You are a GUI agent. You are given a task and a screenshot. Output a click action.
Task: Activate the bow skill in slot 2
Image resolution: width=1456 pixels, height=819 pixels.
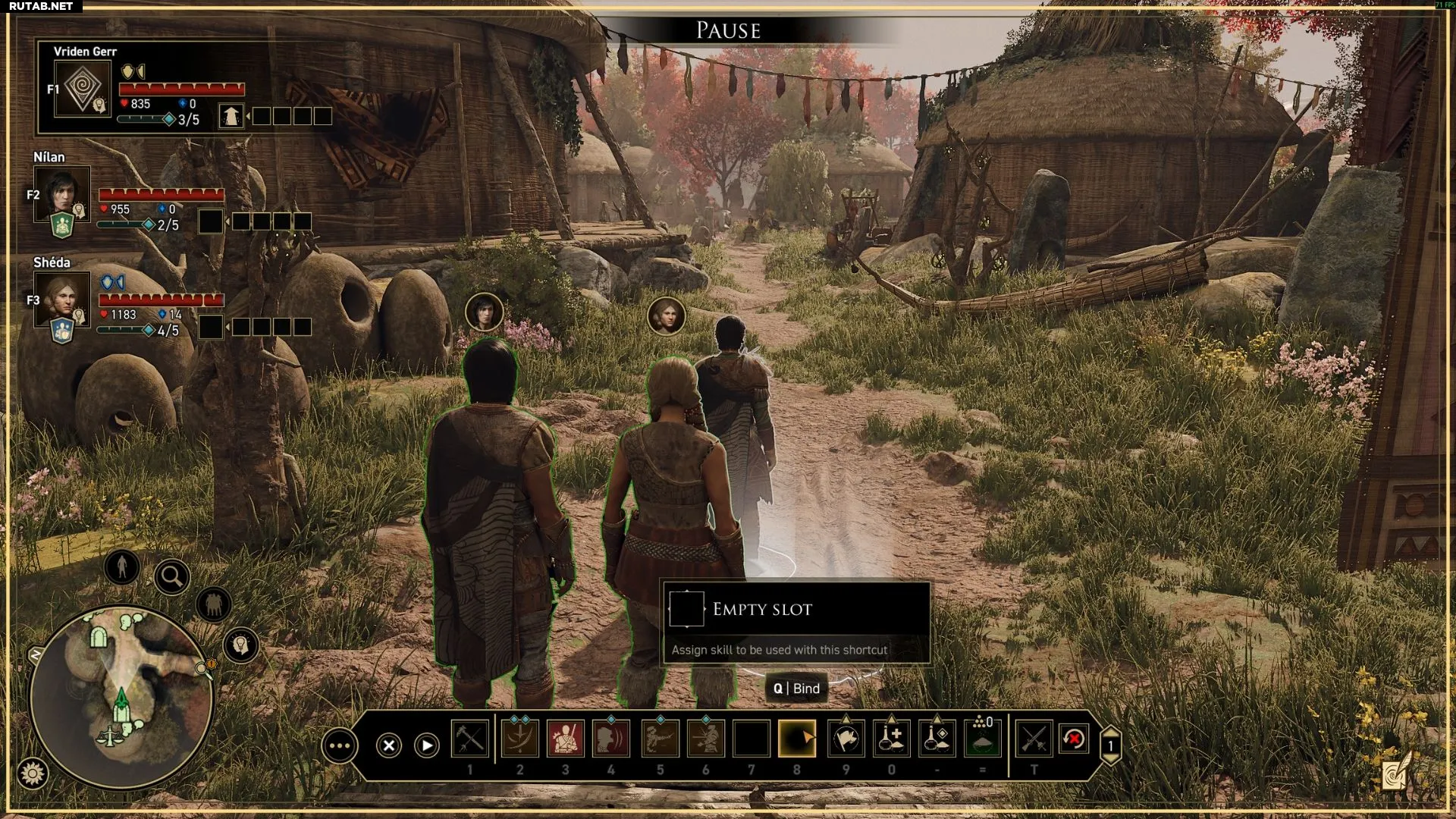pyautogui.click(x=519, y=739)
